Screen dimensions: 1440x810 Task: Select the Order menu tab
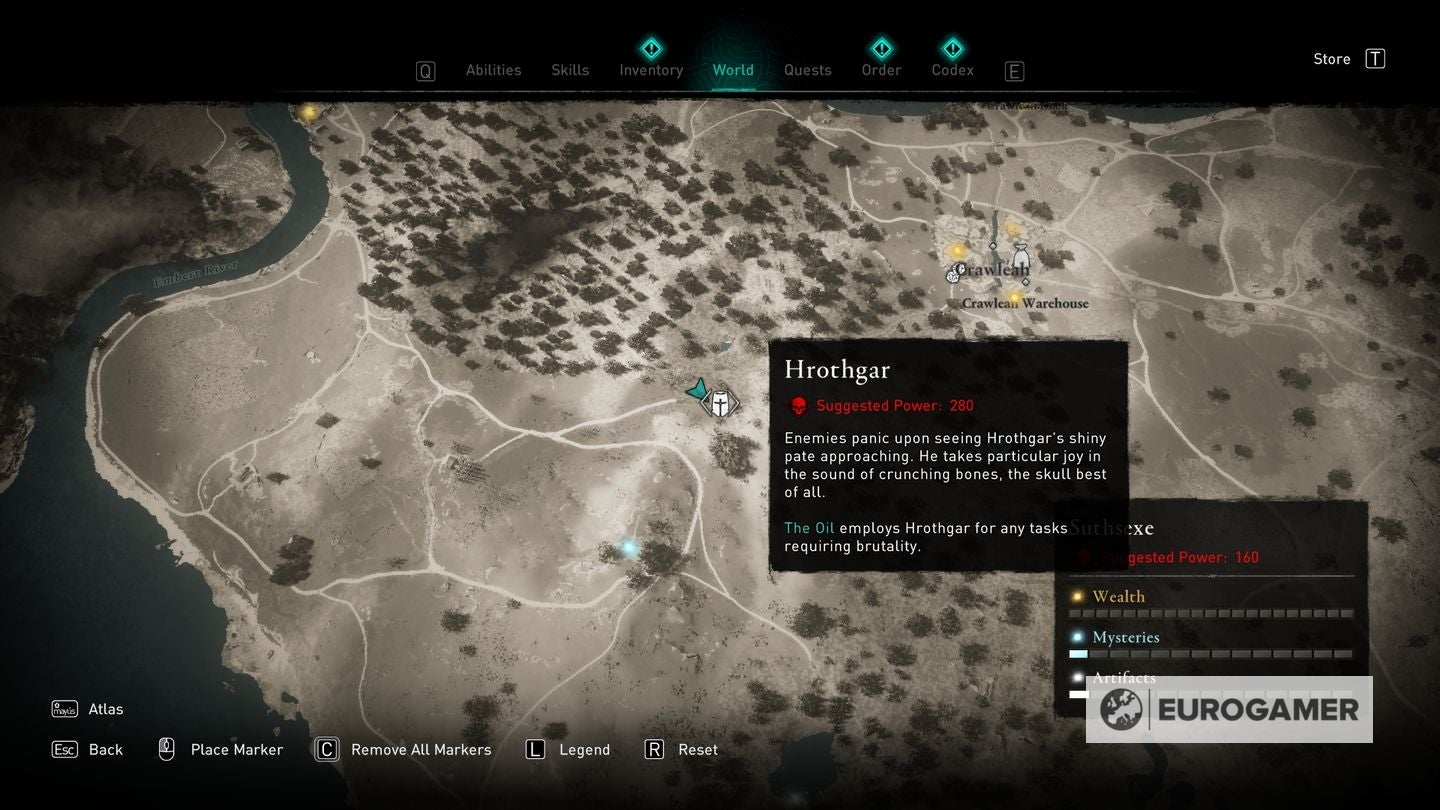tap(881, 70)
